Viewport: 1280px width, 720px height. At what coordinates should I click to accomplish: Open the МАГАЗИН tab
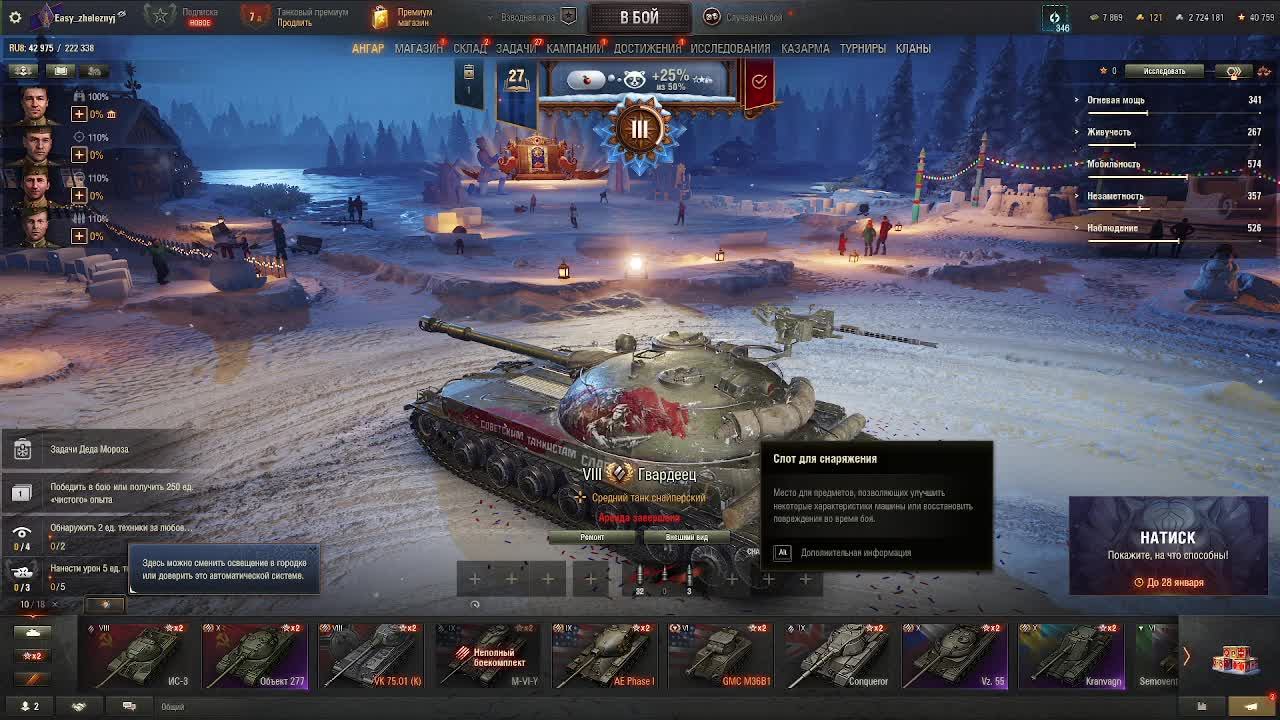(x=418, y=48)
